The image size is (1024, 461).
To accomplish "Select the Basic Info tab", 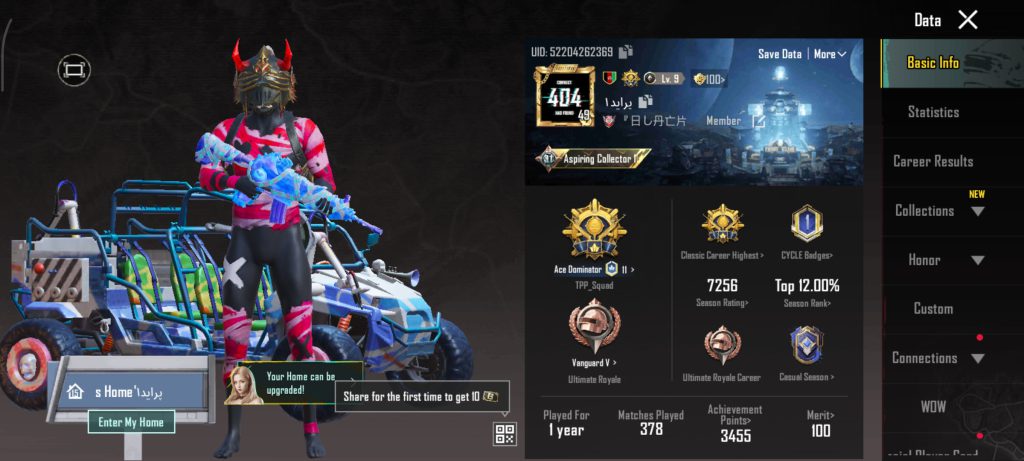I will click(x=933, y=63).
